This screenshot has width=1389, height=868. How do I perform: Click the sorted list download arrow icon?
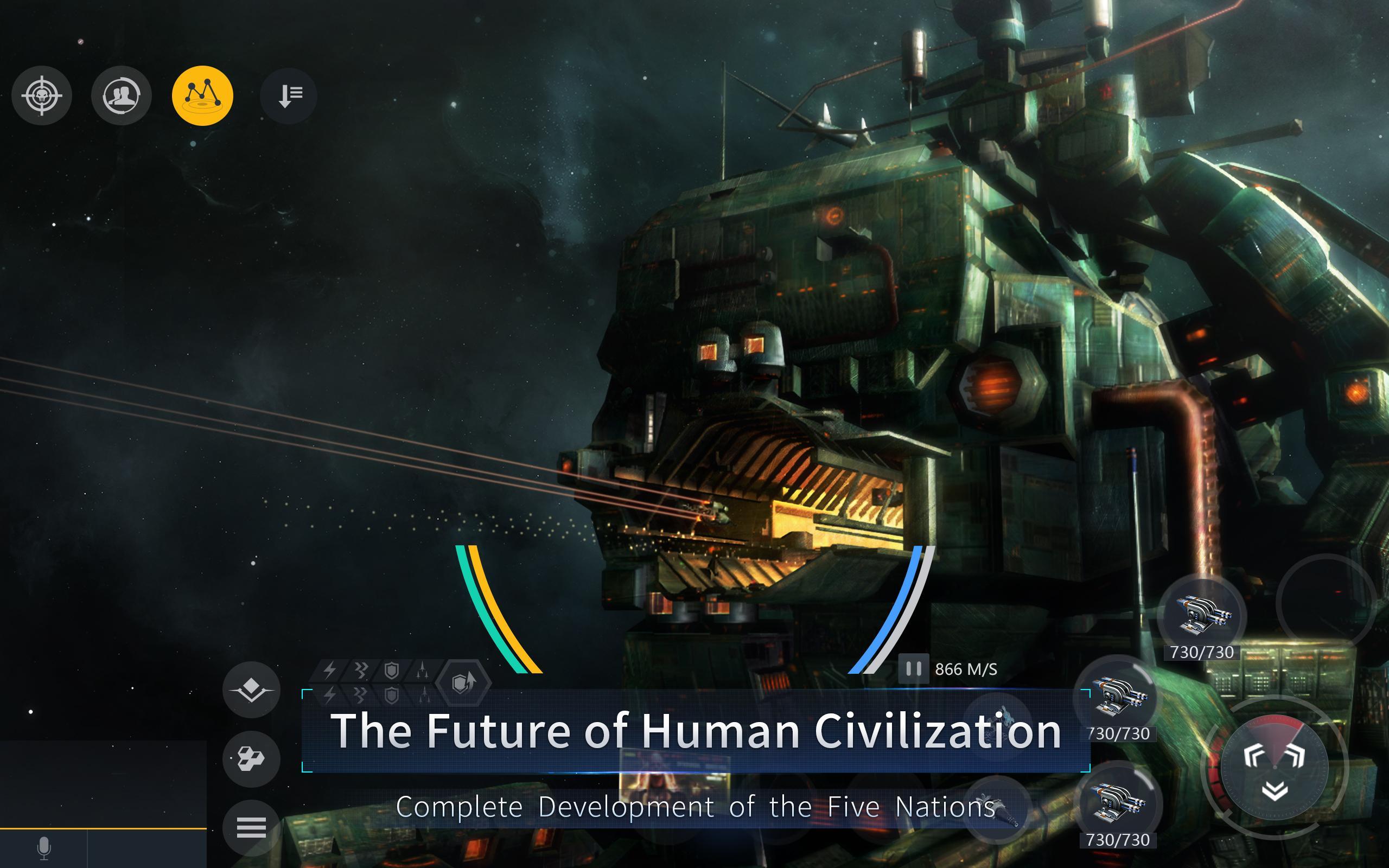click(288, 96)
